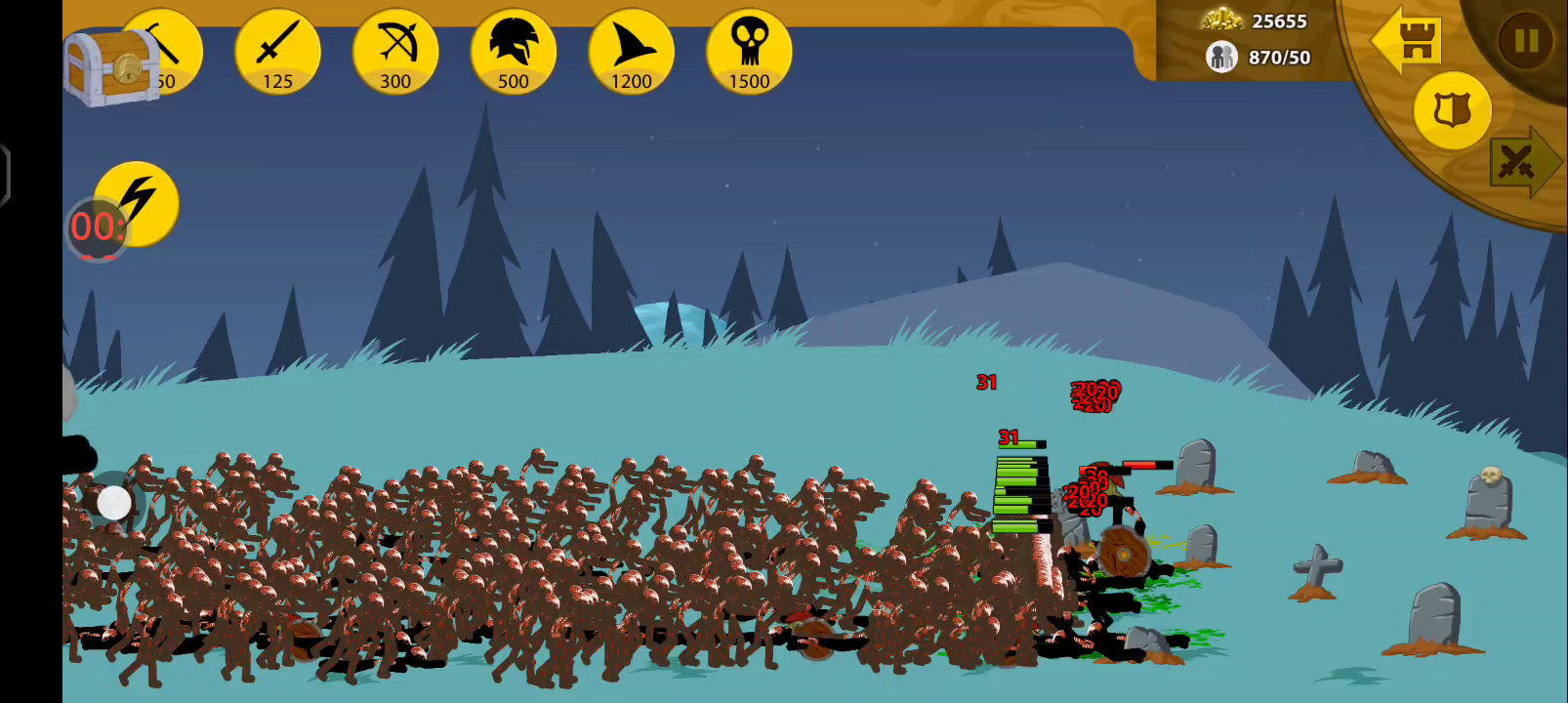Screen dimensions: 1568x703
Task: Train a Magikill wizard for 1200
Action: pos(631,53)
